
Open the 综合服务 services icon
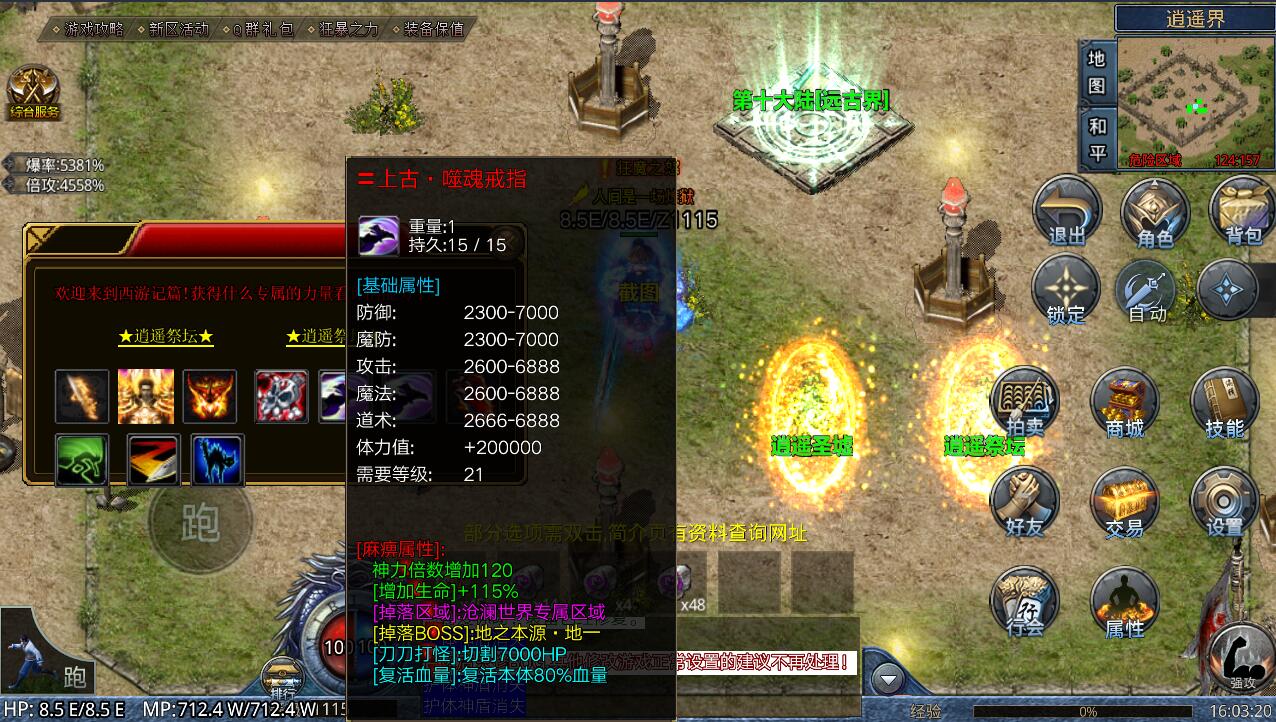pos(34,94)
